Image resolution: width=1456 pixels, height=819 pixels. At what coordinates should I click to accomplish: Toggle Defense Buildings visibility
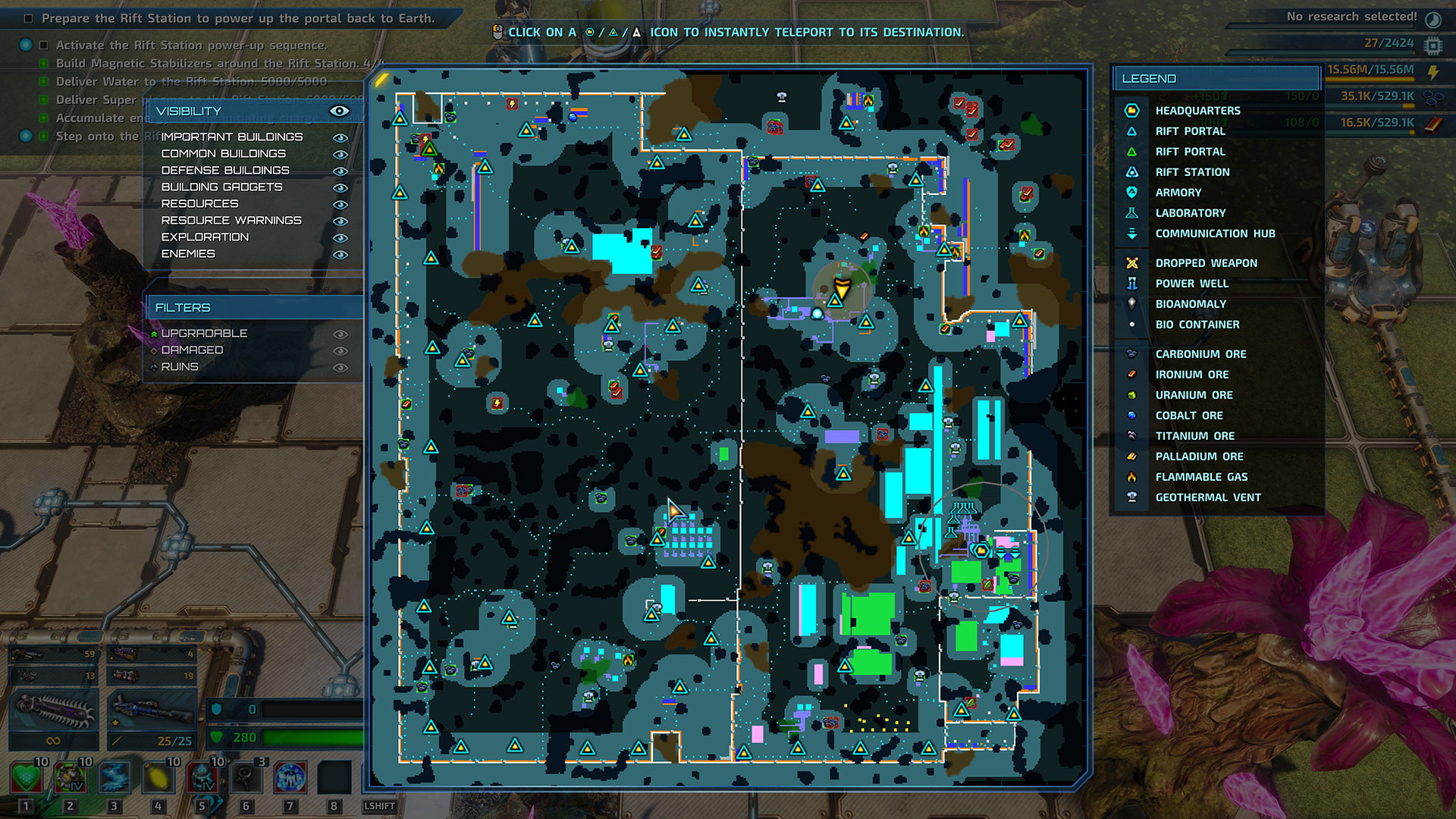coord(340,171)
